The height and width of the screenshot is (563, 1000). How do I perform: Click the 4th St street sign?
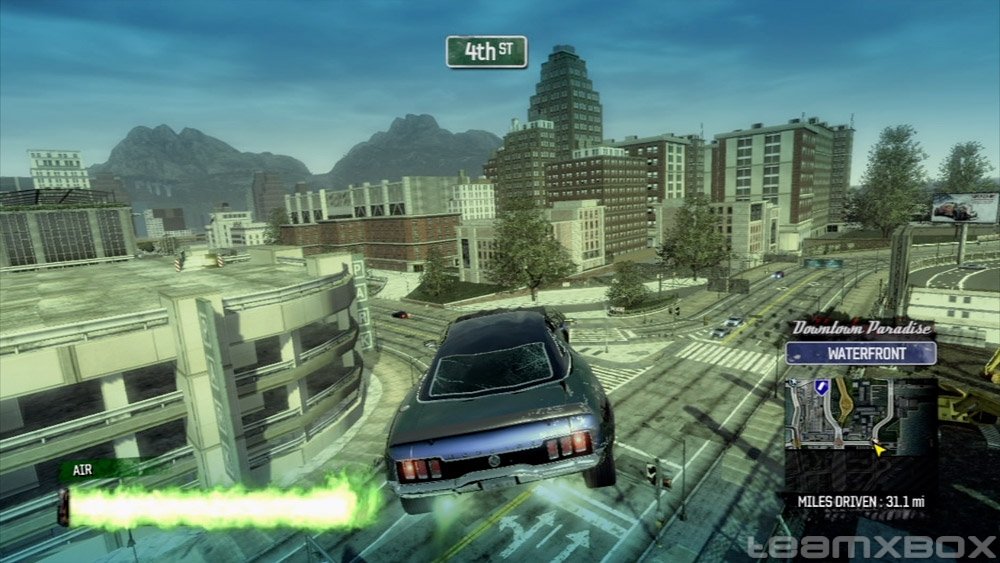486,52
